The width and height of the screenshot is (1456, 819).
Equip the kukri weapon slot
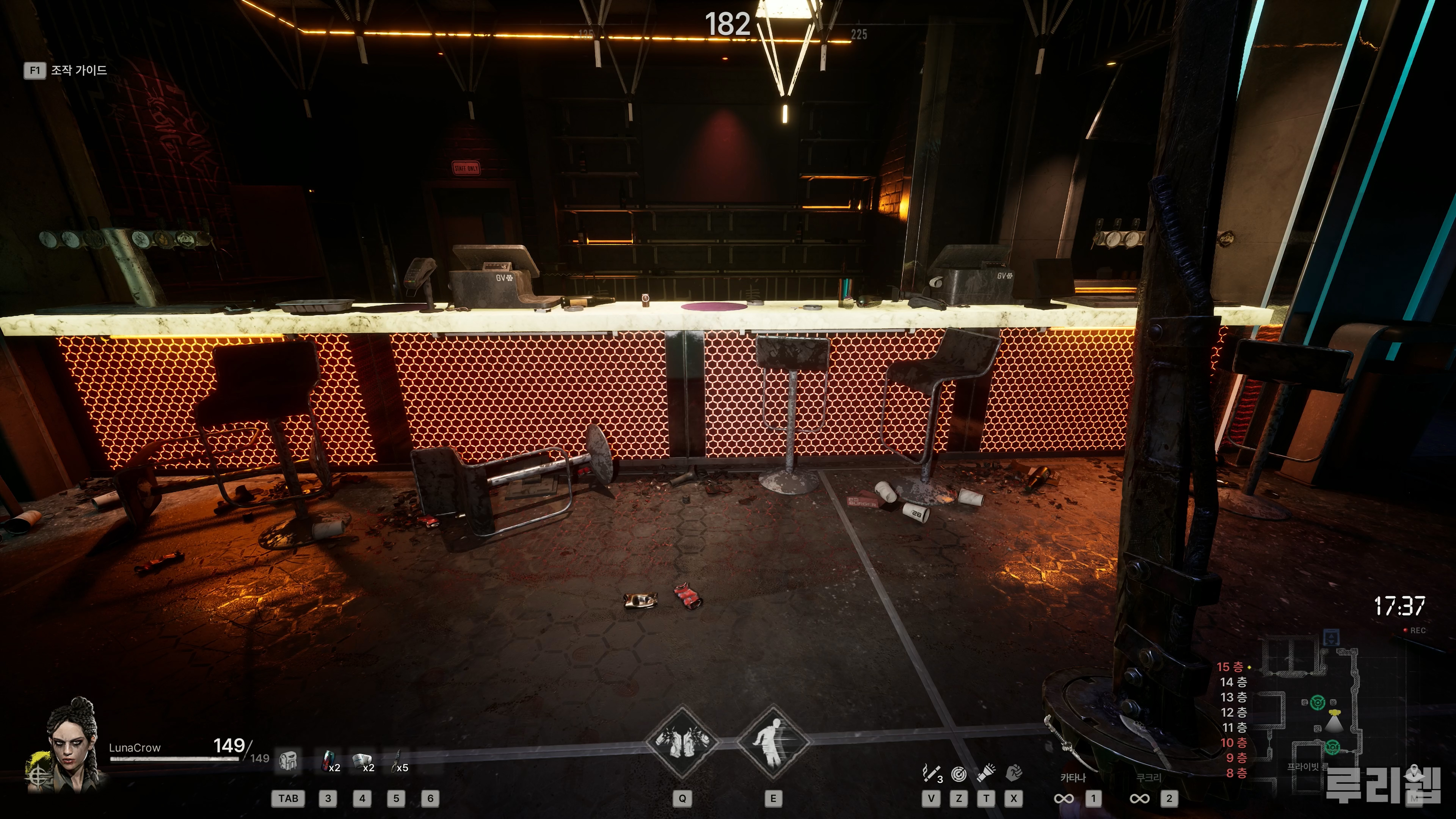[1148, 789]
